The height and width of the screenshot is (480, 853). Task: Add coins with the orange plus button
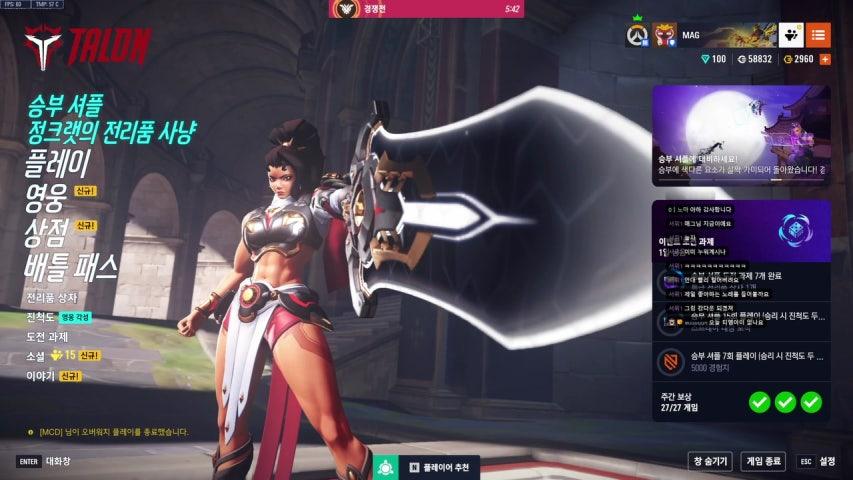[x=825, y=60]
